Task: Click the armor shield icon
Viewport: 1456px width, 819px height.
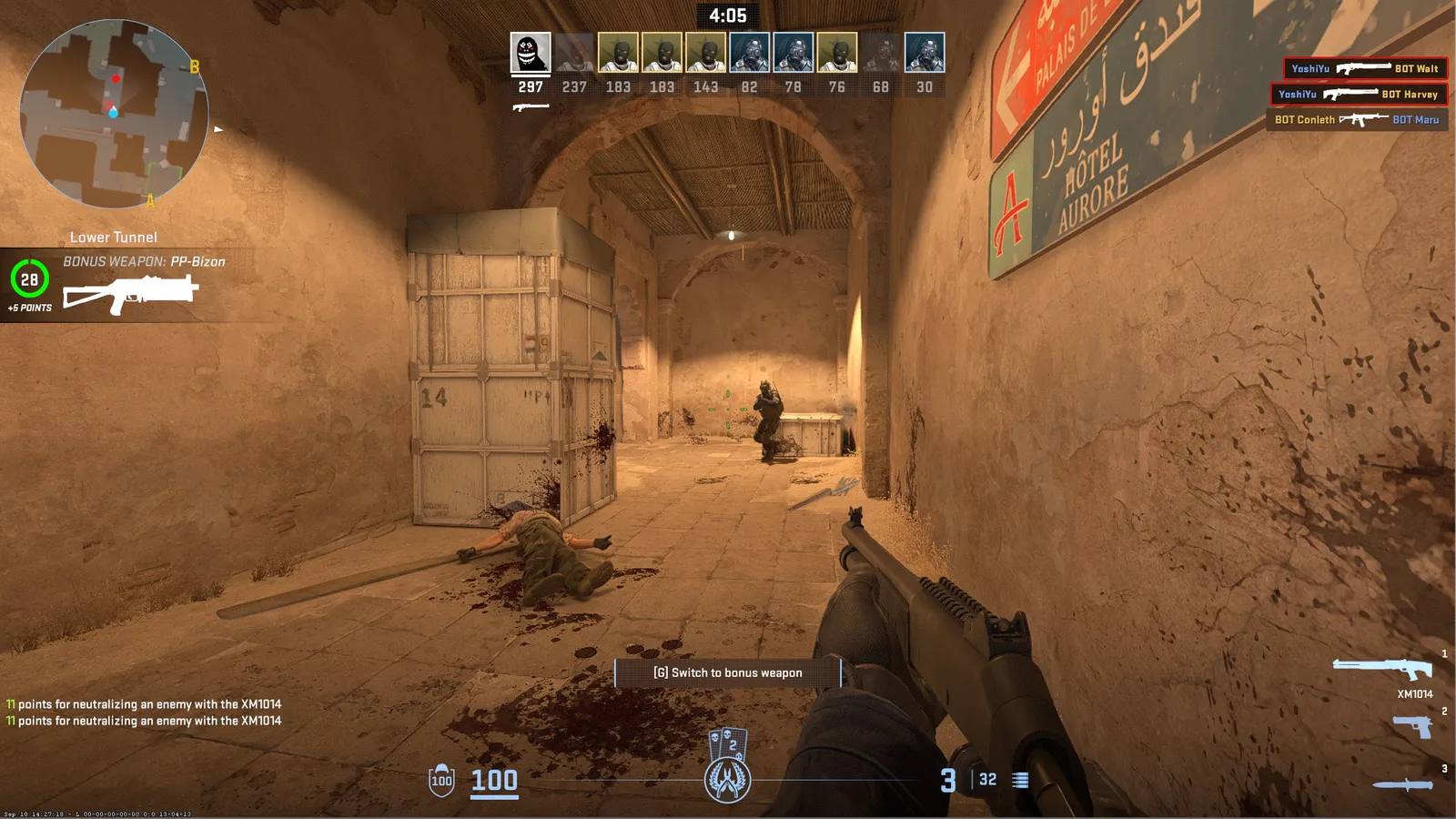Action: [441, 780]
